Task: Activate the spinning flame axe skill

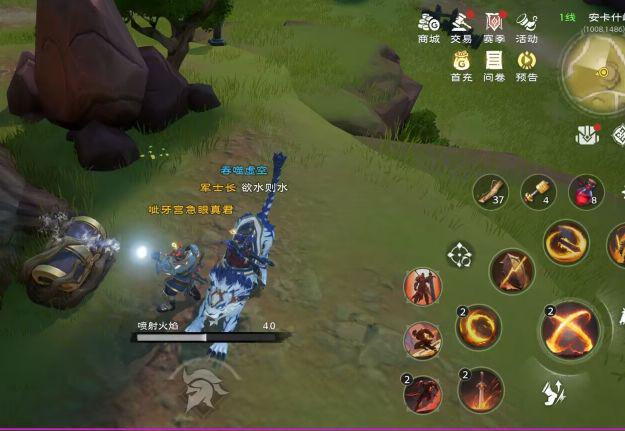Action: [x=566, y=241]
